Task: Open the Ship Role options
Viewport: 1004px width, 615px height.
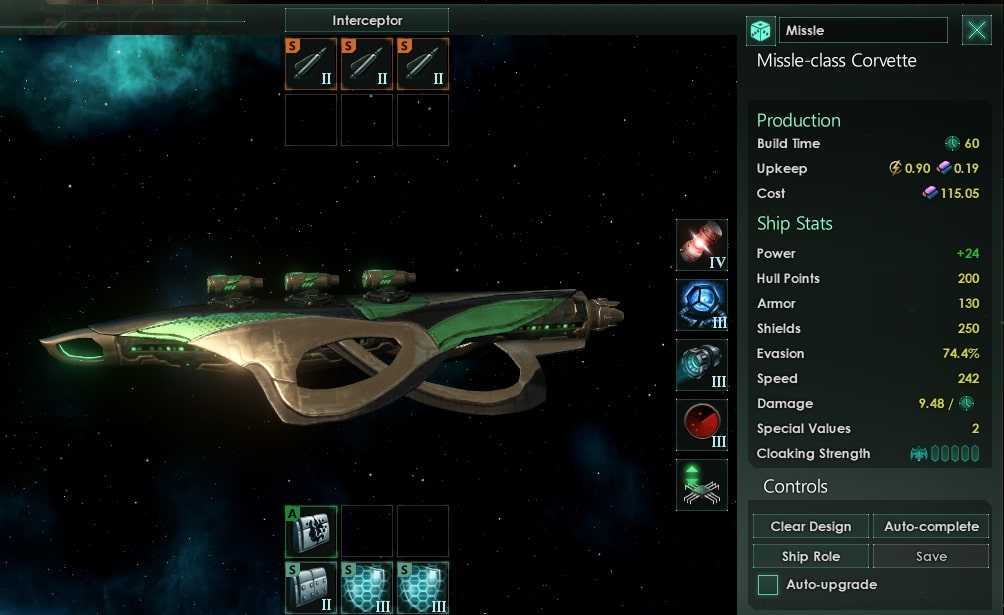Action: pyautogui.click(x=811, y=556)
